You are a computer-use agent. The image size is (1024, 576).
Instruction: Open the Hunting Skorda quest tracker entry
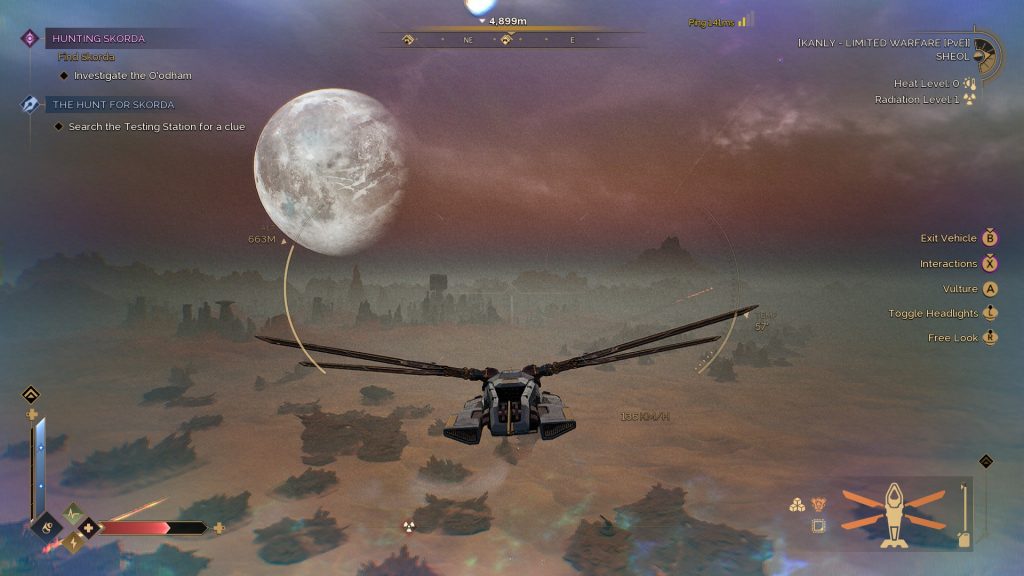point(98,38)
